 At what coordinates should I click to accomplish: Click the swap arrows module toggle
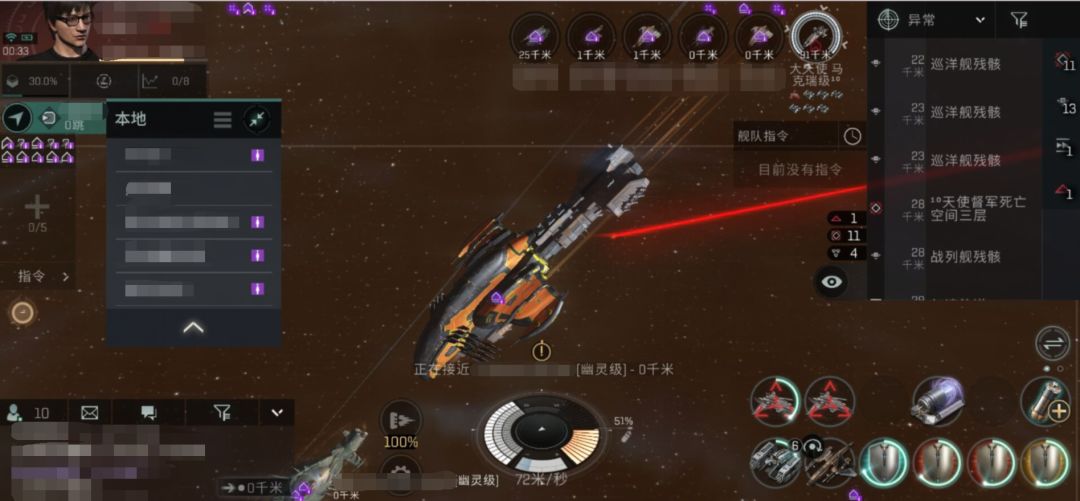[x=1052, y=342]
